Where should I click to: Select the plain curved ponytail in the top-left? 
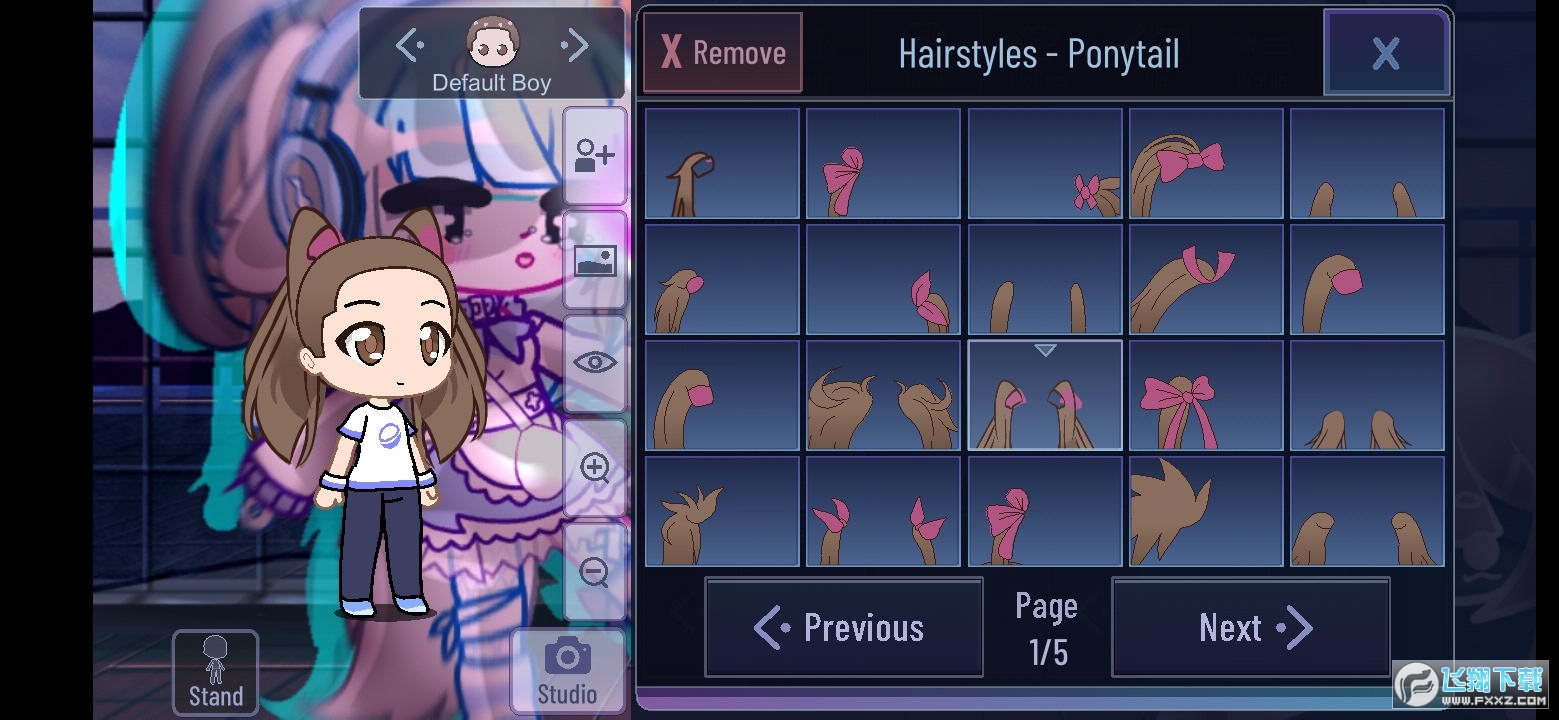click(x=721, y=162)
